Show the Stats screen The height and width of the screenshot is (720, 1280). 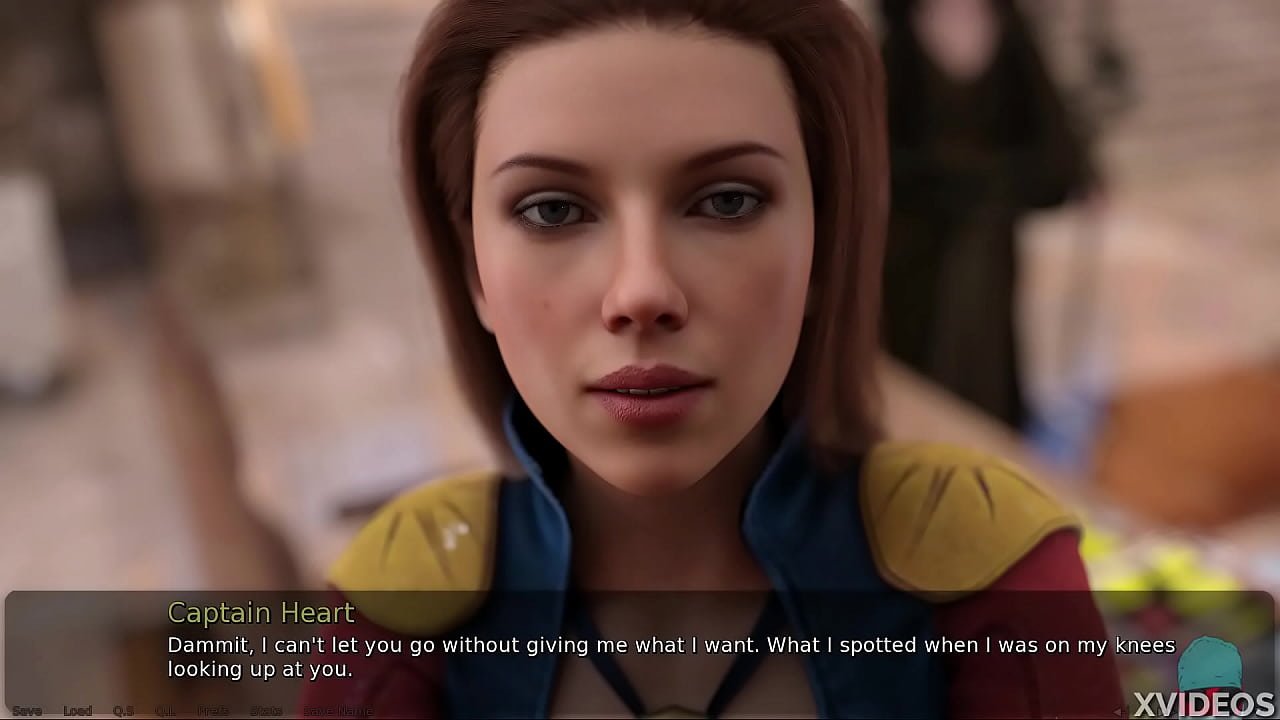pos(266,711)
